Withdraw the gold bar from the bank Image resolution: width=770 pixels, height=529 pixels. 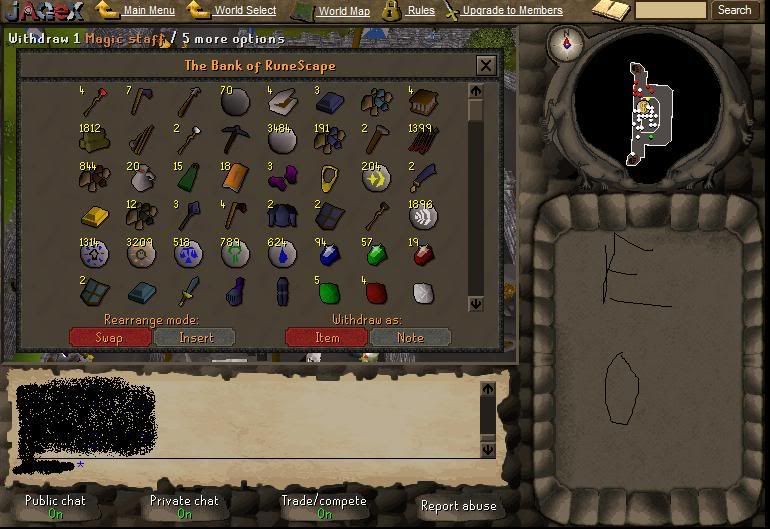(x=93, y=216)
